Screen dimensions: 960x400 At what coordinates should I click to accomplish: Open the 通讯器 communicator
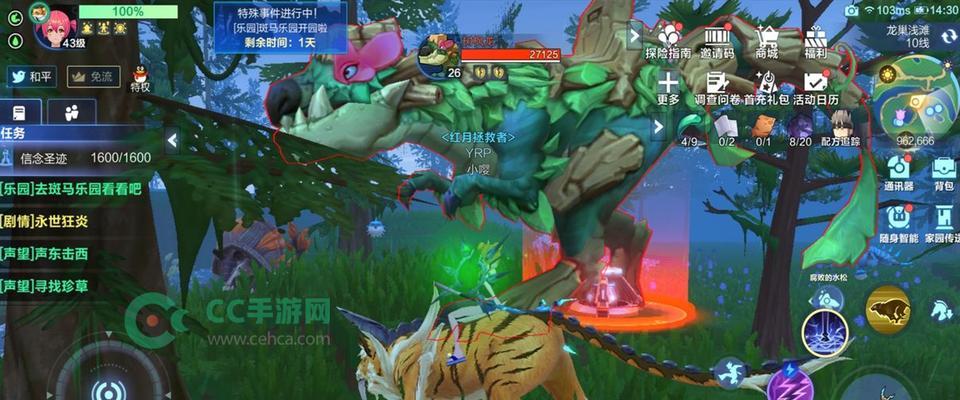click(x=898, y=171)
